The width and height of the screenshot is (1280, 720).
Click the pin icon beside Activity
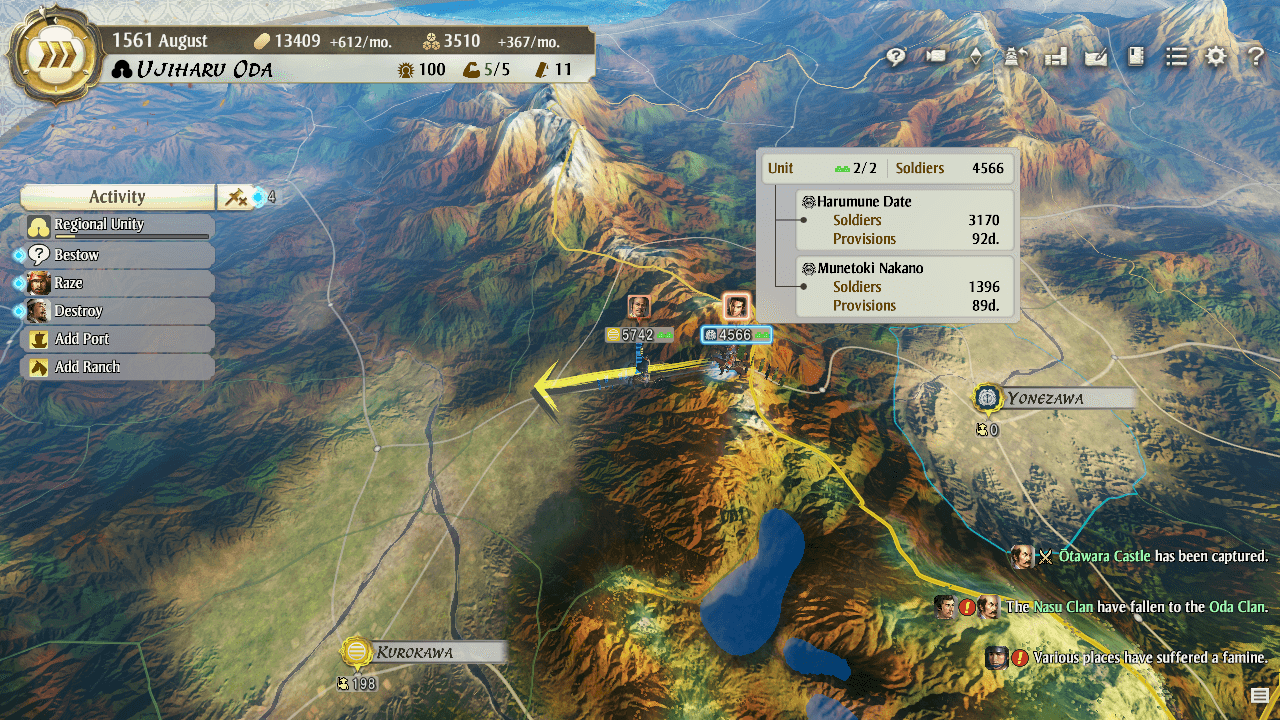[x=236, y=197]
